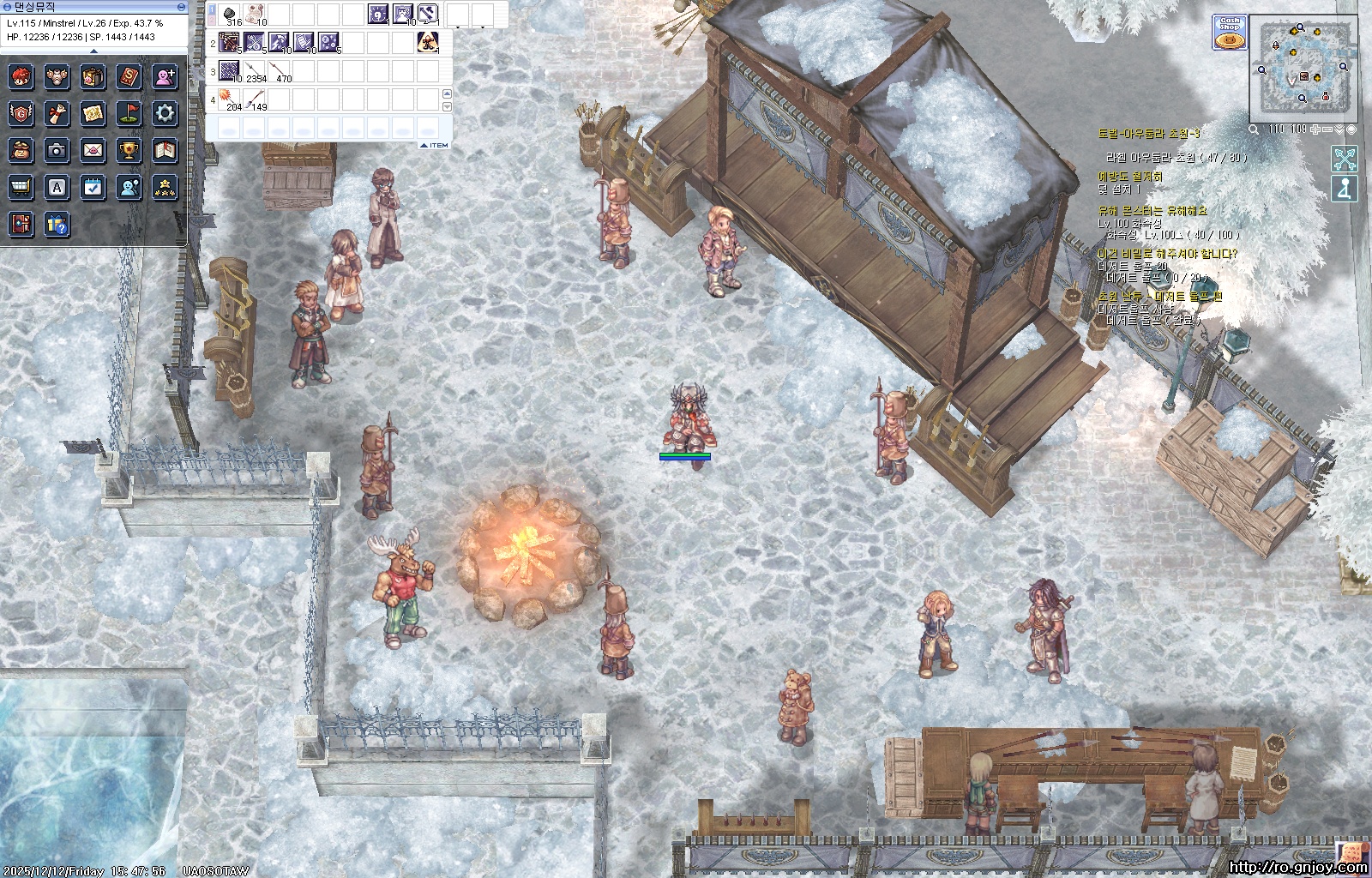This screenshot has width=1372, height=878.
Task: Activate the crossed arrows skill button
Action: click(1345, 159)
